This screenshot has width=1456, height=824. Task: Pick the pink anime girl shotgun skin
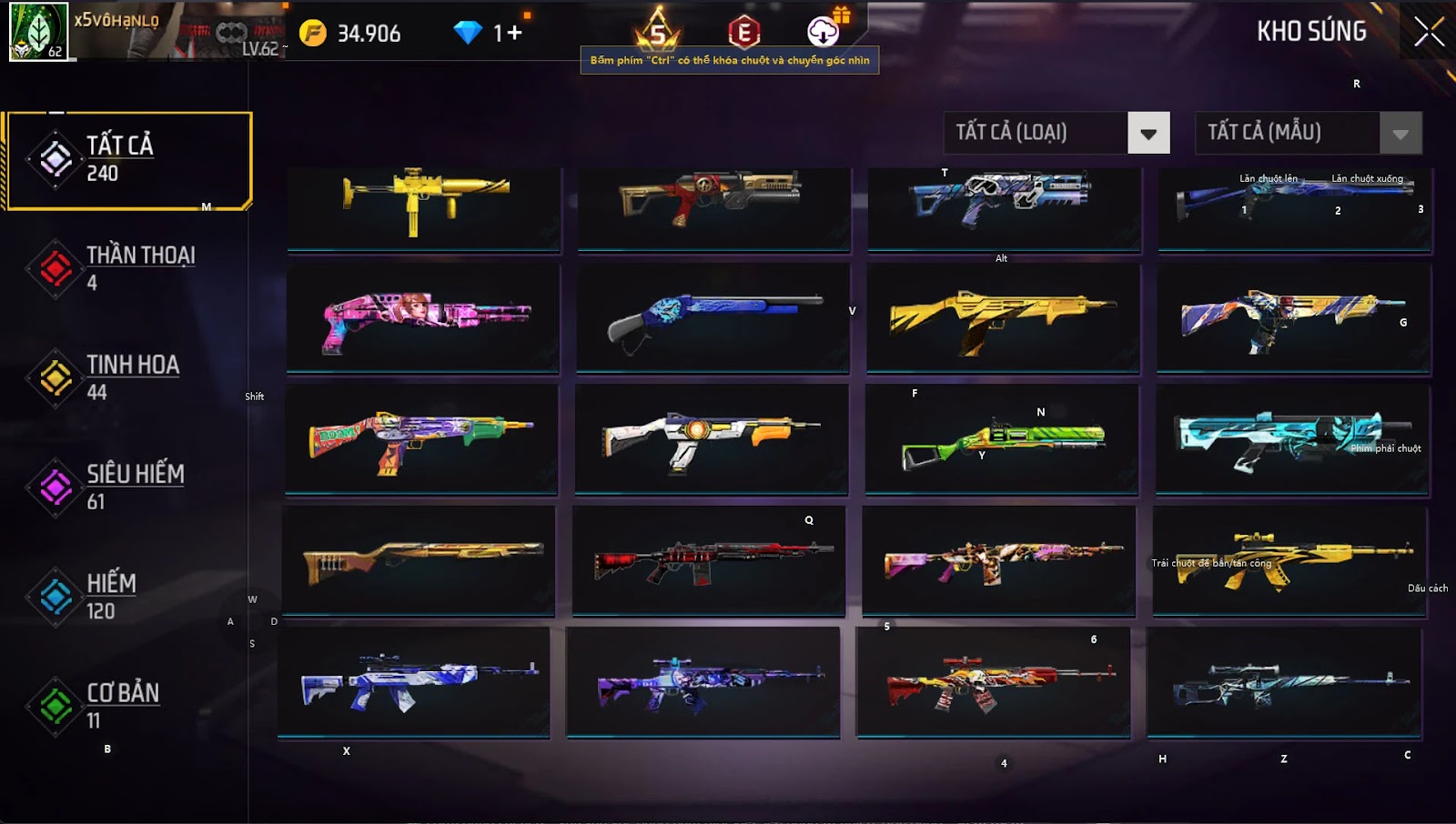(x=423, y=318)
